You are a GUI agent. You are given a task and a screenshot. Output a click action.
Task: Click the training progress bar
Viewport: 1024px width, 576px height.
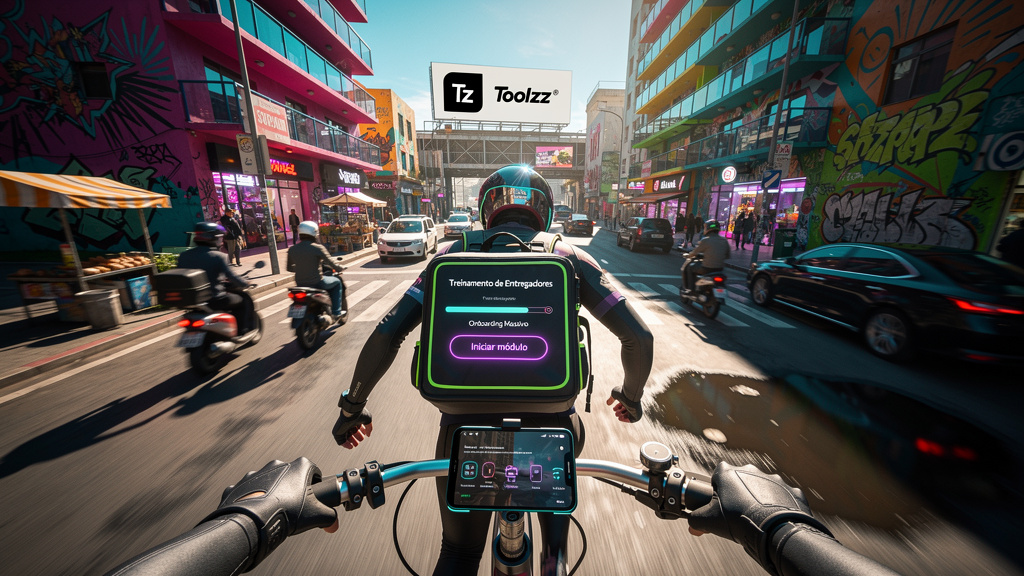point(498,310)
